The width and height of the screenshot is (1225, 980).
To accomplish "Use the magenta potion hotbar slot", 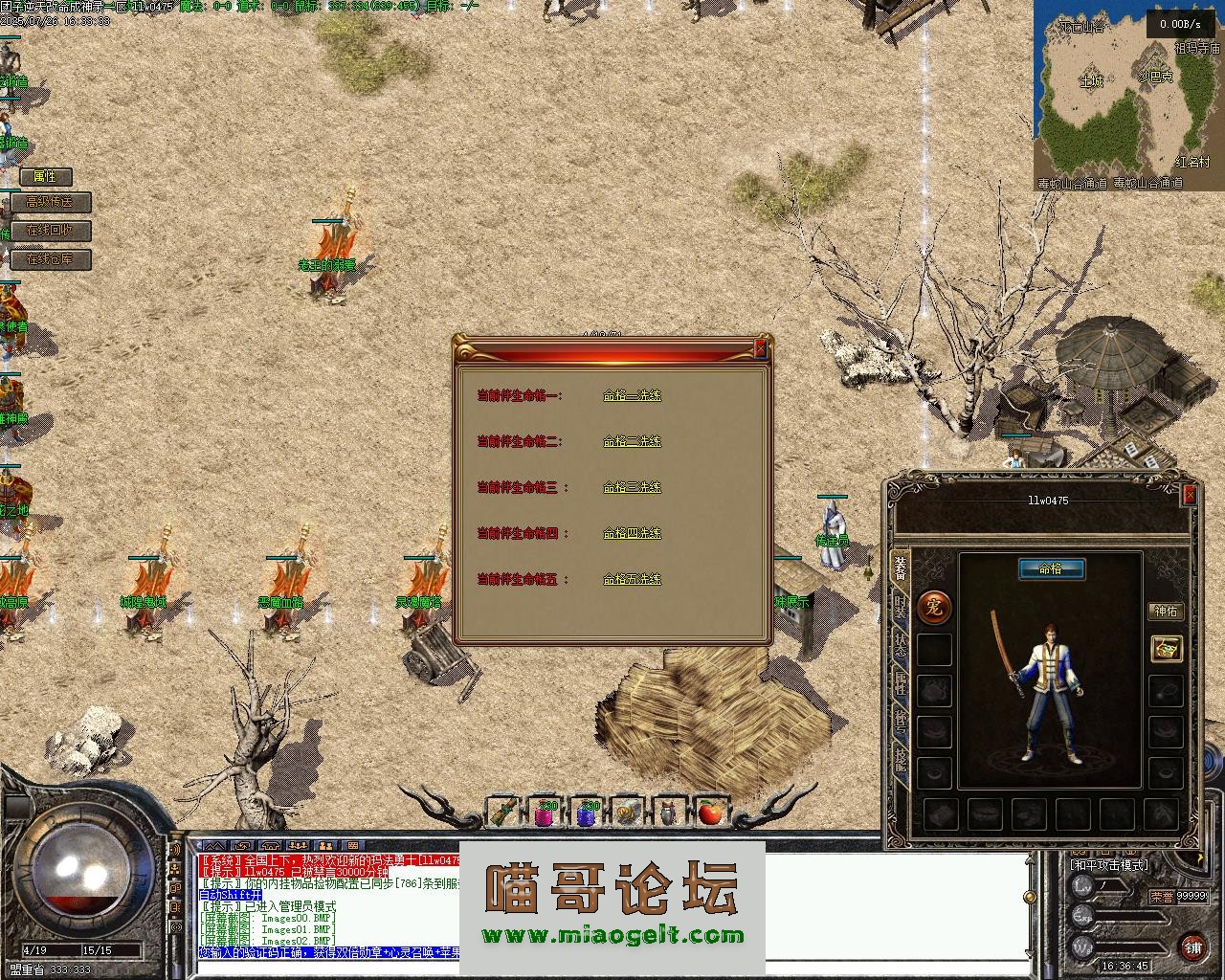I will click(x=545, y=813).
